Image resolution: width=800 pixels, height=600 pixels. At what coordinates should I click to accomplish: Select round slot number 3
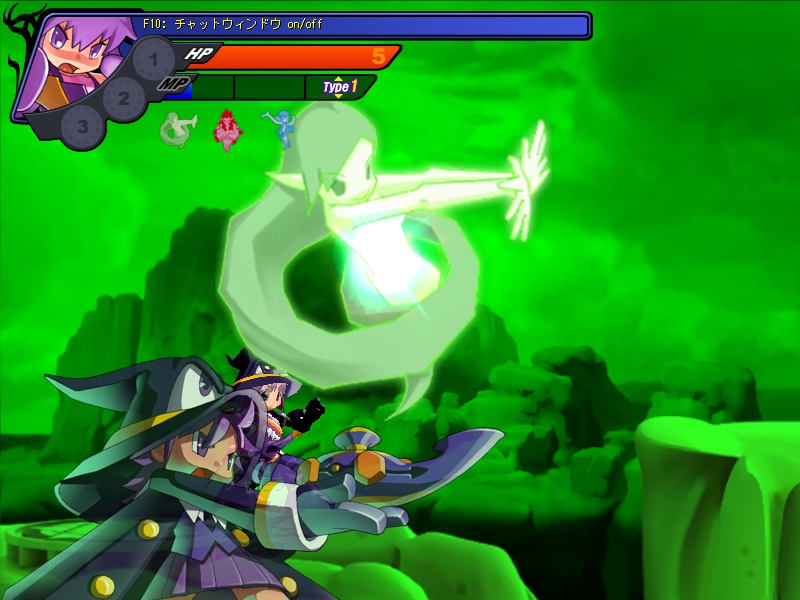point(82,127)
